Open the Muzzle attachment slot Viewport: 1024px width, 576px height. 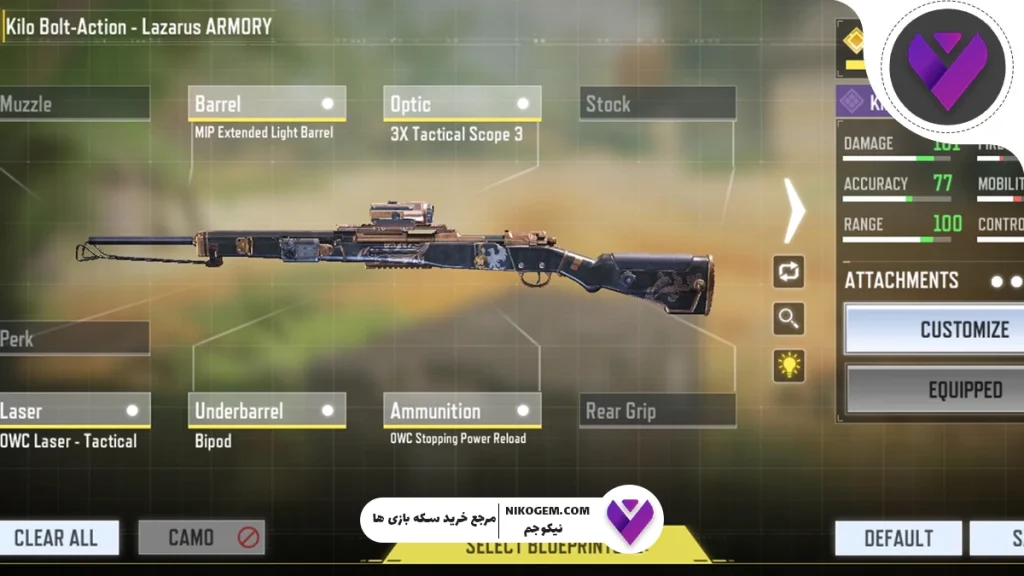pyautogui.click(x=72, y=104)
